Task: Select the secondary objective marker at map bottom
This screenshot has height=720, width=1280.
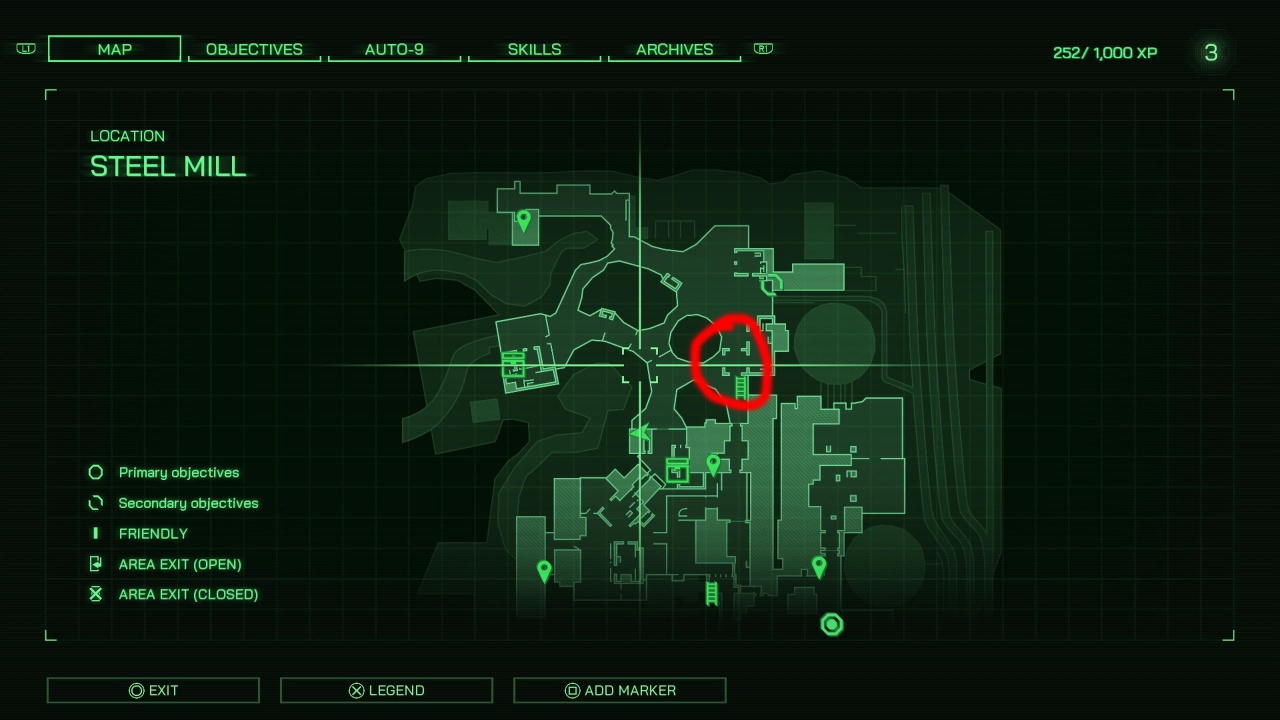Action: tap(831, 624)
